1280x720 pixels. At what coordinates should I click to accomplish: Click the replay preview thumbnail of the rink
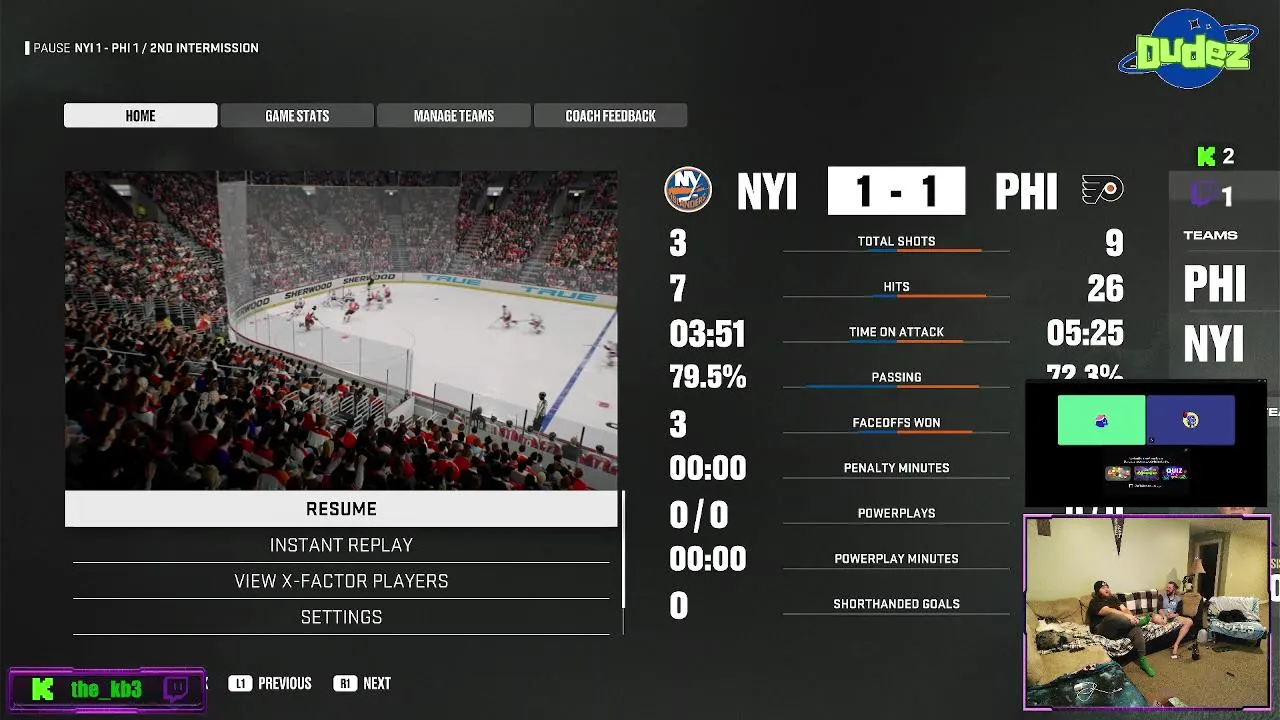point(341,330)
